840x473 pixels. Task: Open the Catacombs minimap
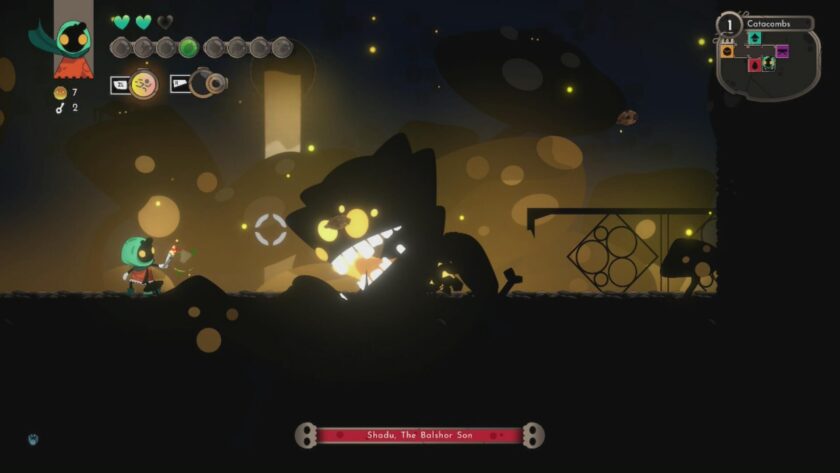point(768,60)
